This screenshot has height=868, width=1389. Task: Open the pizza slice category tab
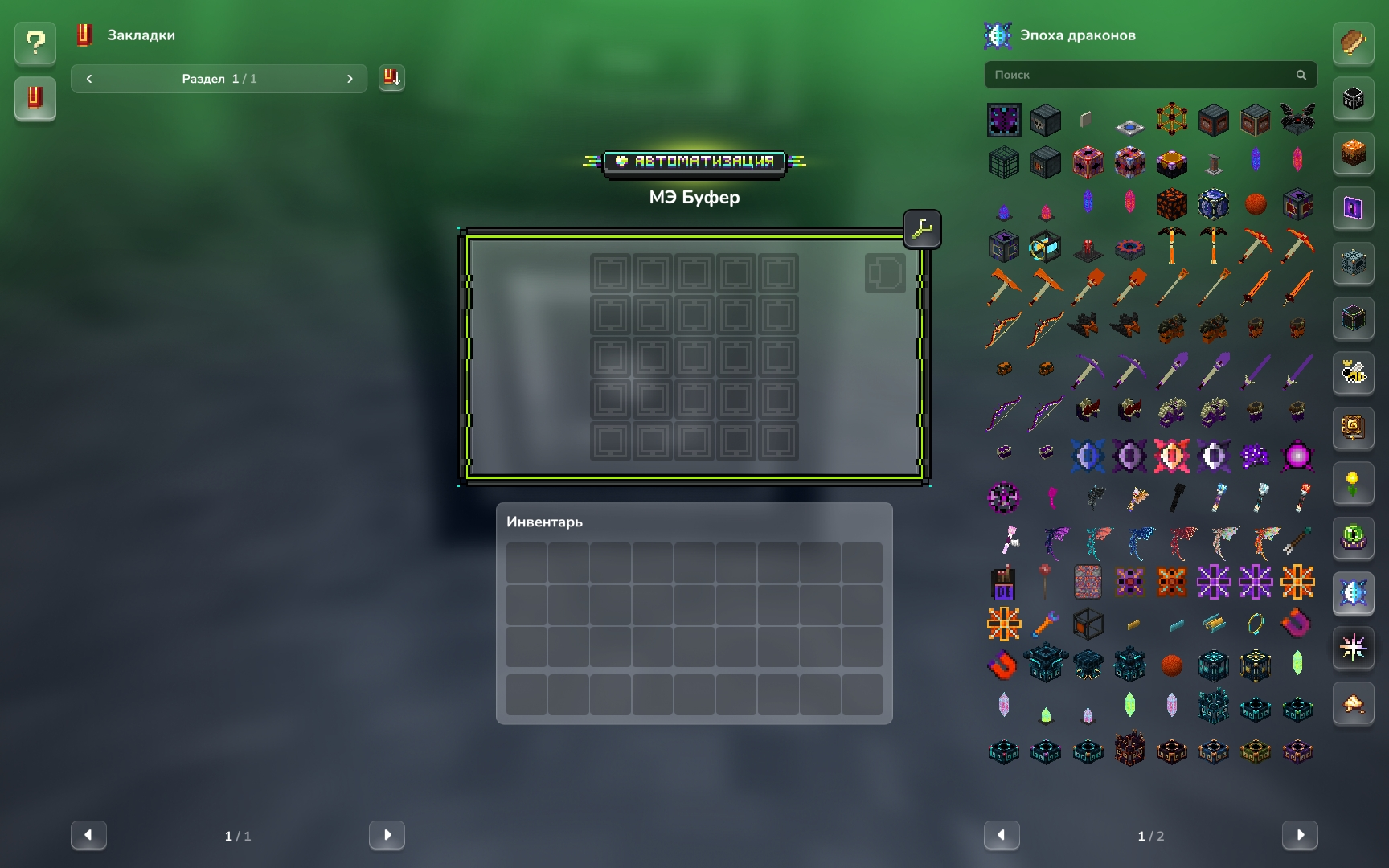[x=1354, y=704]
